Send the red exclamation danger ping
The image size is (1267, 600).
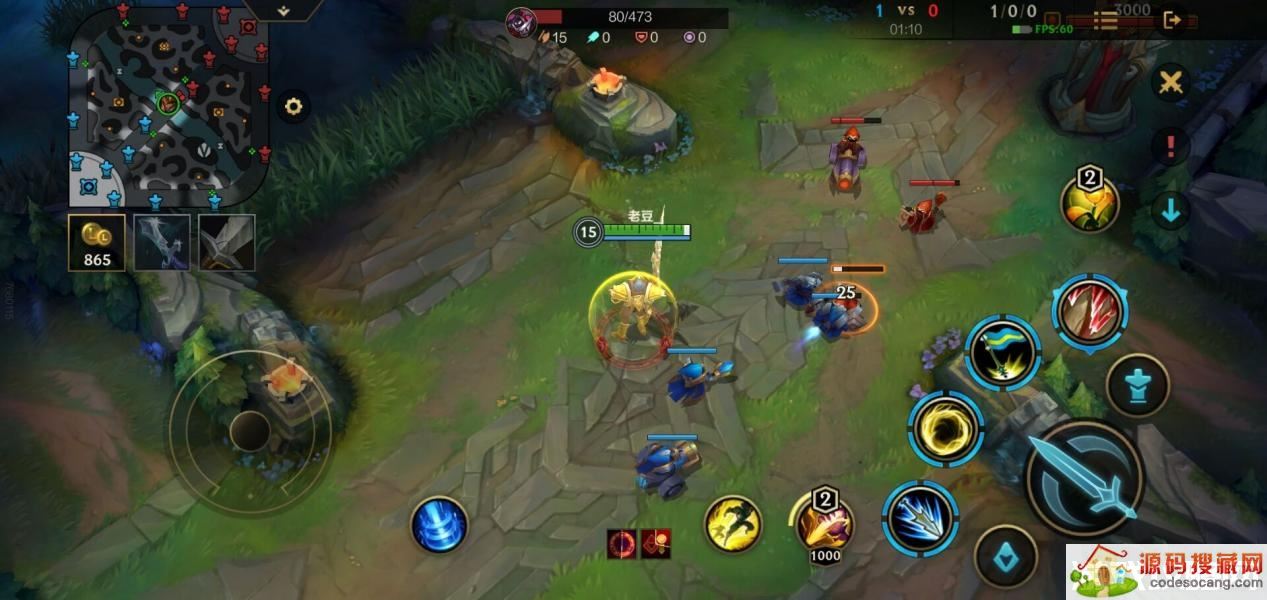click(1169, 146)
